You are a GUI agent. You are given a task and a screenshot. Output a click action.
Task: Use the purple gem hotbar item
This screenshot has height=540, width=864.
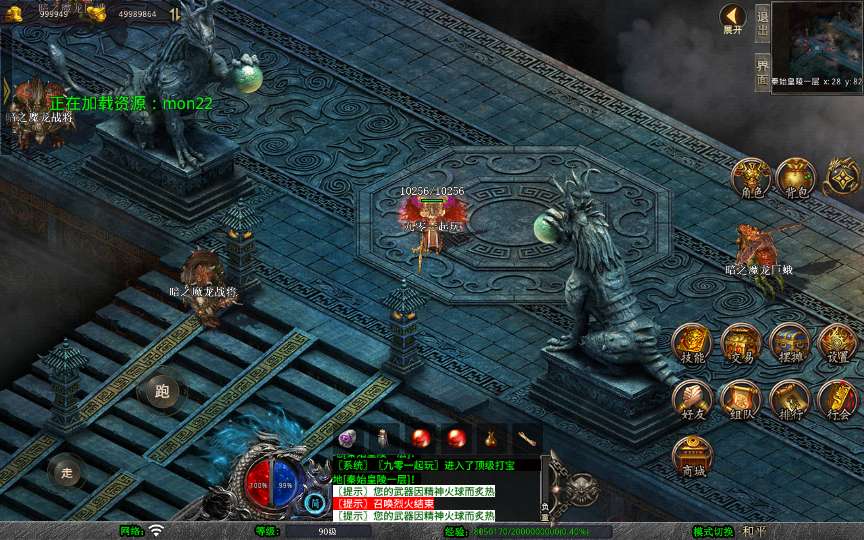pyautogui.click(x=347, y=438)
